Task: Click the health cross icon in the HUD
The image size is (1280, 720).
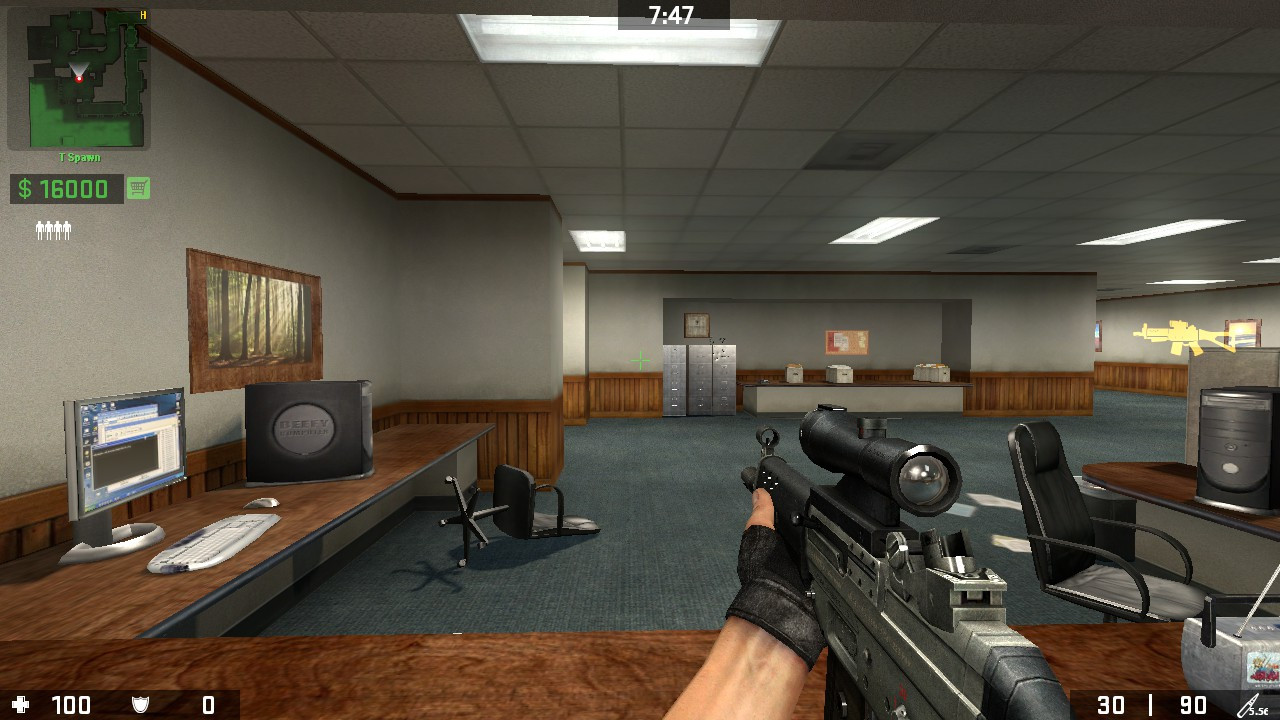Action: (x=22, y=705)
